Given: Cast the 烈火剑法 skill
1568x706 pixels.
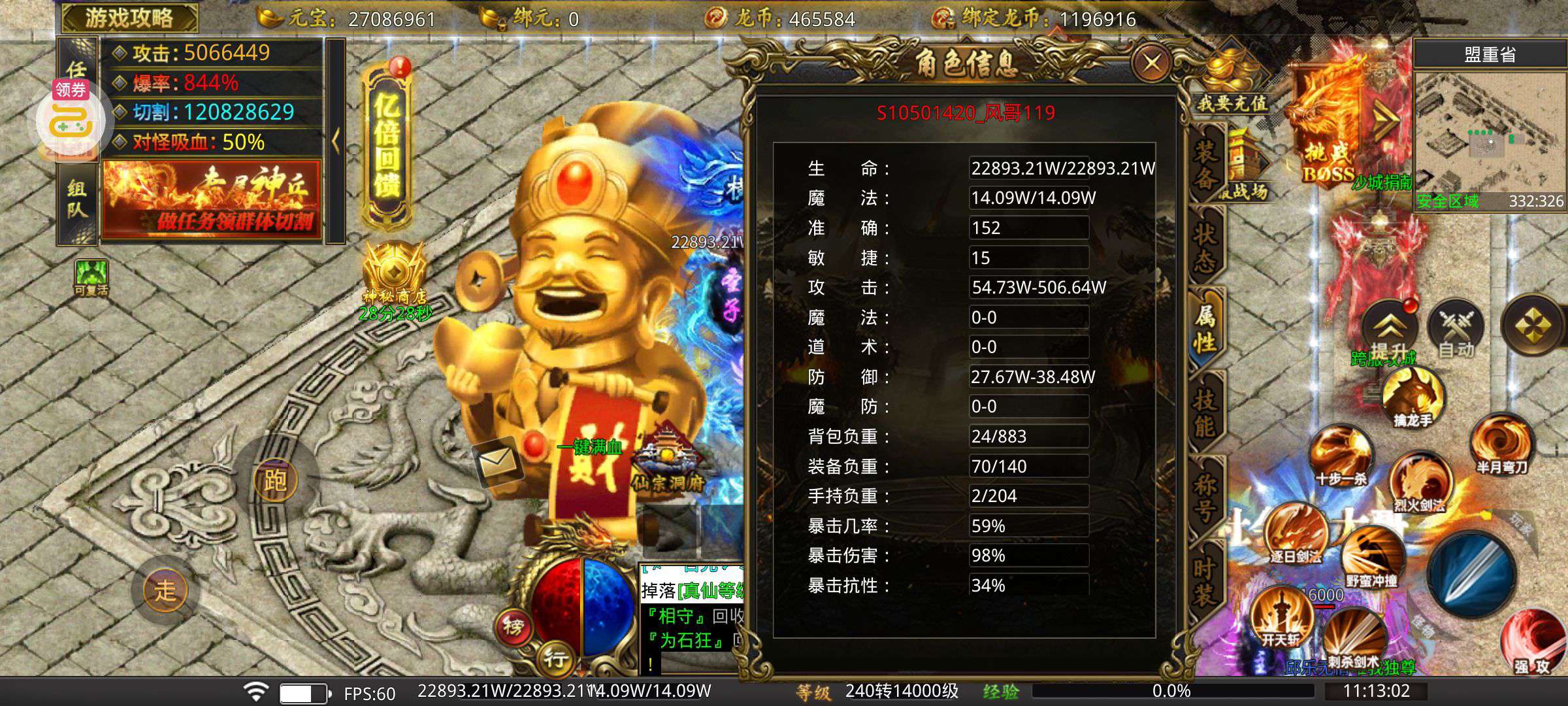Looking at the screenshot, I should click(x=1420, y=482).
